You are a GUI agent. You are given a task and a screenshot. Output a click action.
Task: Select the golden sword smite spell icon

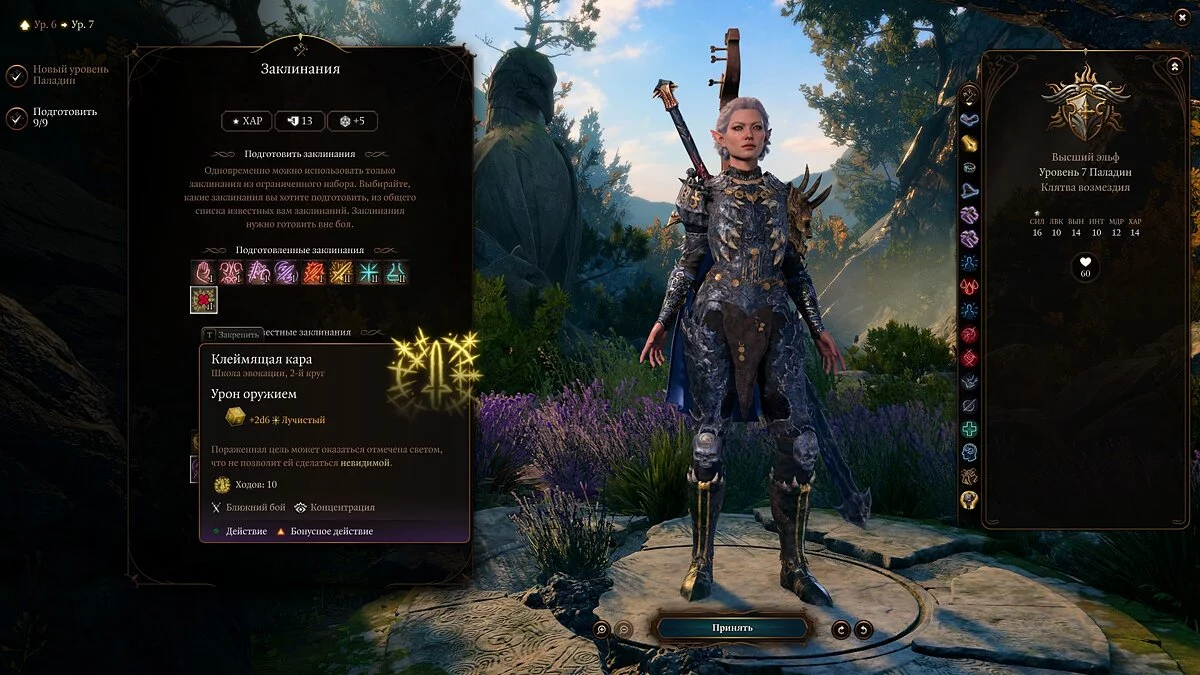click(x=342, y=272)
